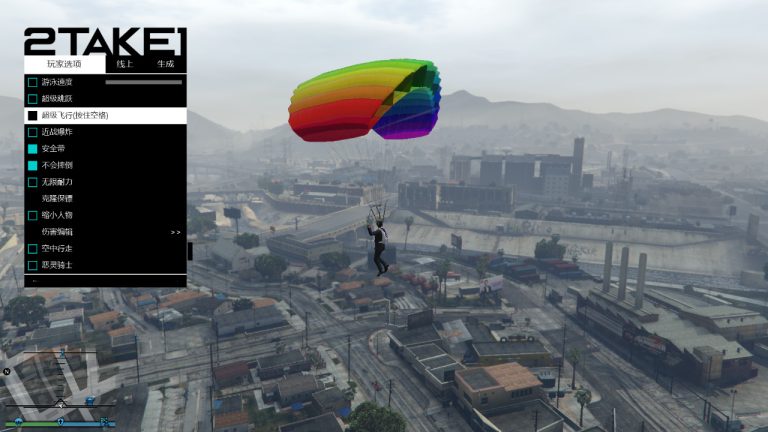768x432 pixels.
Task: Enable 超级跳跃 option
Action: pos(33,98)
